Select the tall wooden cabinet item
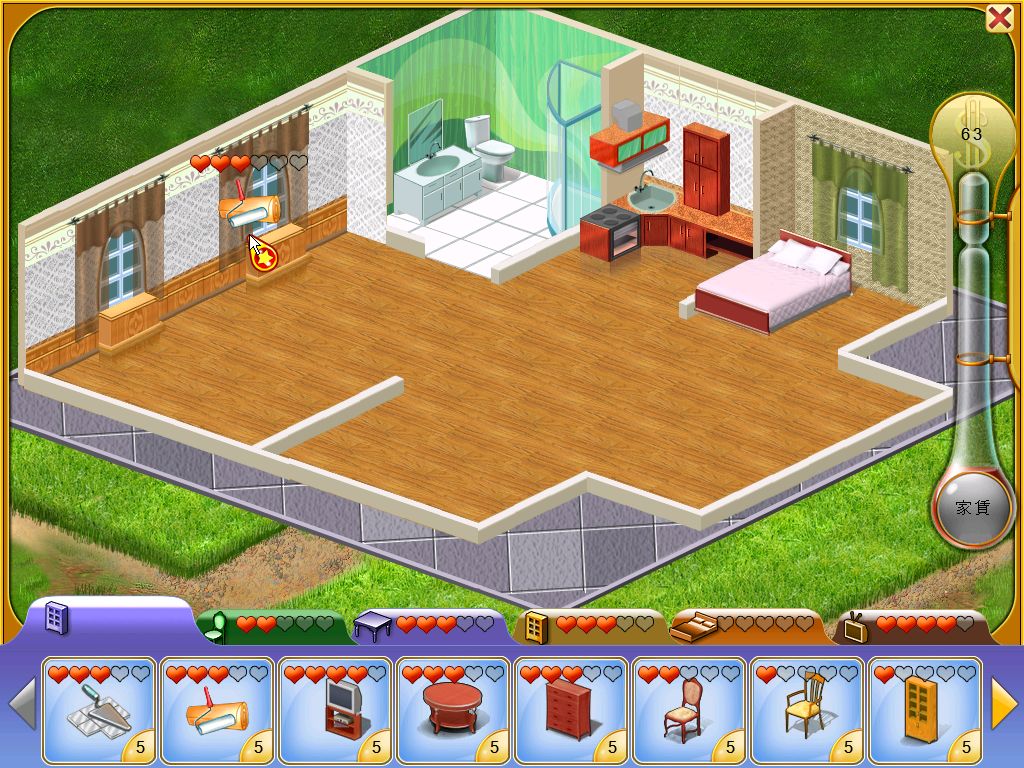The height and width of the screenshot is (768, 1024). coord(924,710)
